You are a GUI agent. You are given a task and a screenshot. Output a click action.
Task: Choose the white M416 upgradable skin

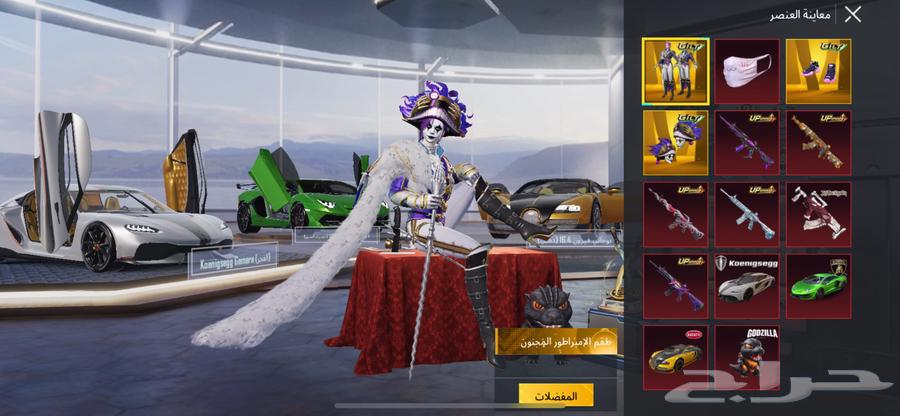click(747, 214)
